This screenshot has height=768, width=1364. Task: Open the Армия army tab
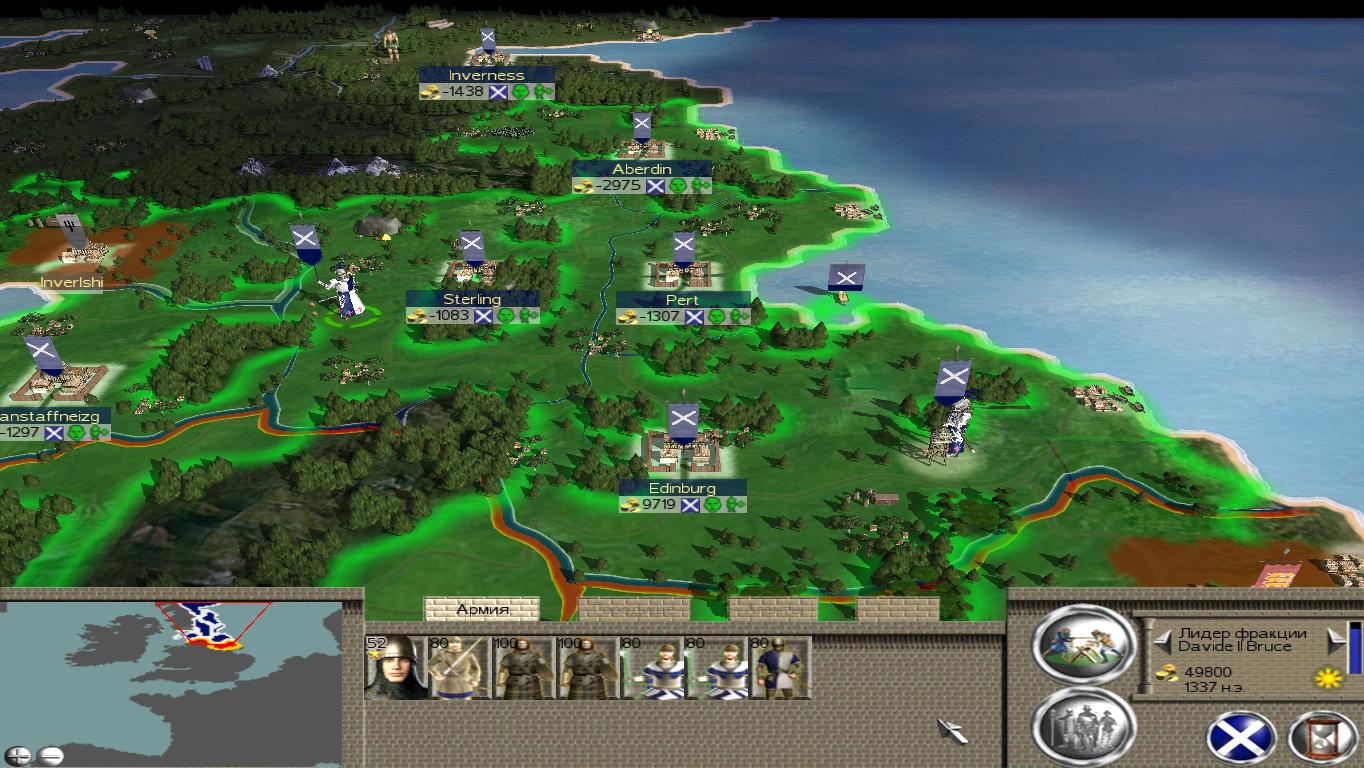click(x=482, y=609)
